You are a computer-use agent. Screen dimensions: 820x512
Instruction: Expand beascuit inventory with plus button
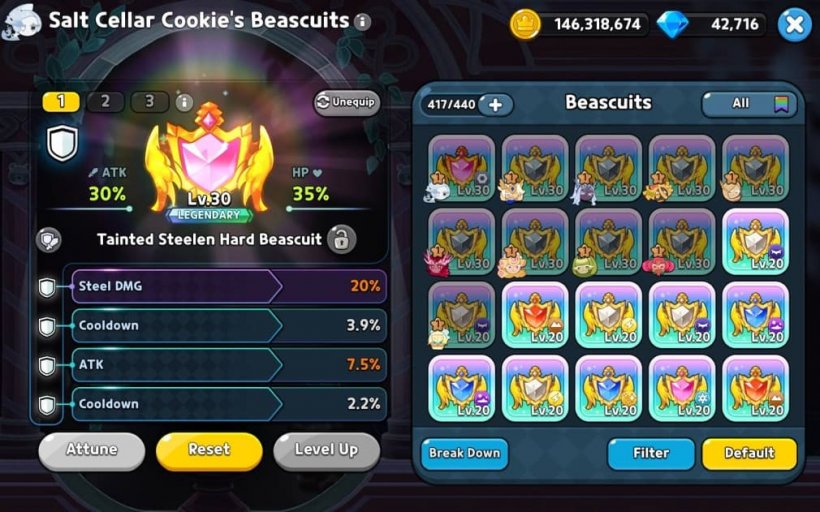point(495,104)
